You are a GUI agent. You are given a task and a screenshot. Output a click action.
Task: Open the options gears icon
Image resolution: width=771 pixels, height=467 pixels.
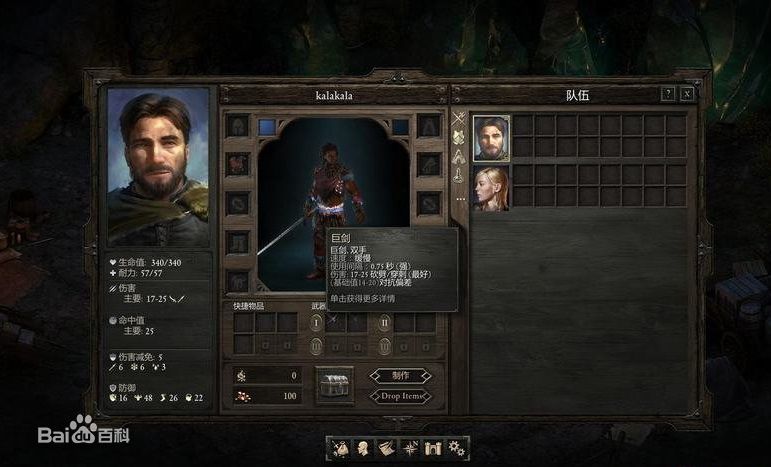(456, 447)
